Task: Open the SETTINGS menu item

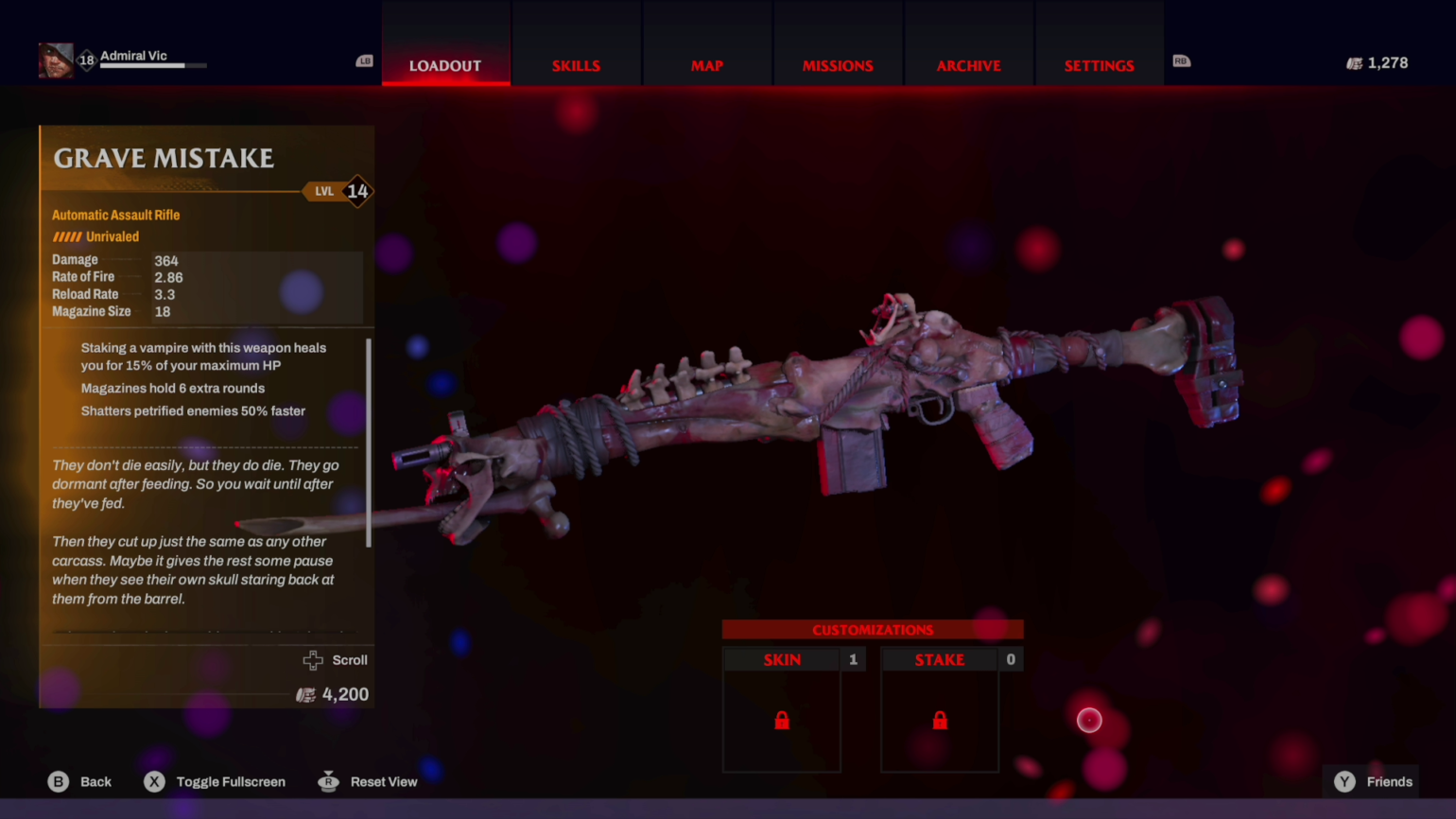Action: [1099, 65]
